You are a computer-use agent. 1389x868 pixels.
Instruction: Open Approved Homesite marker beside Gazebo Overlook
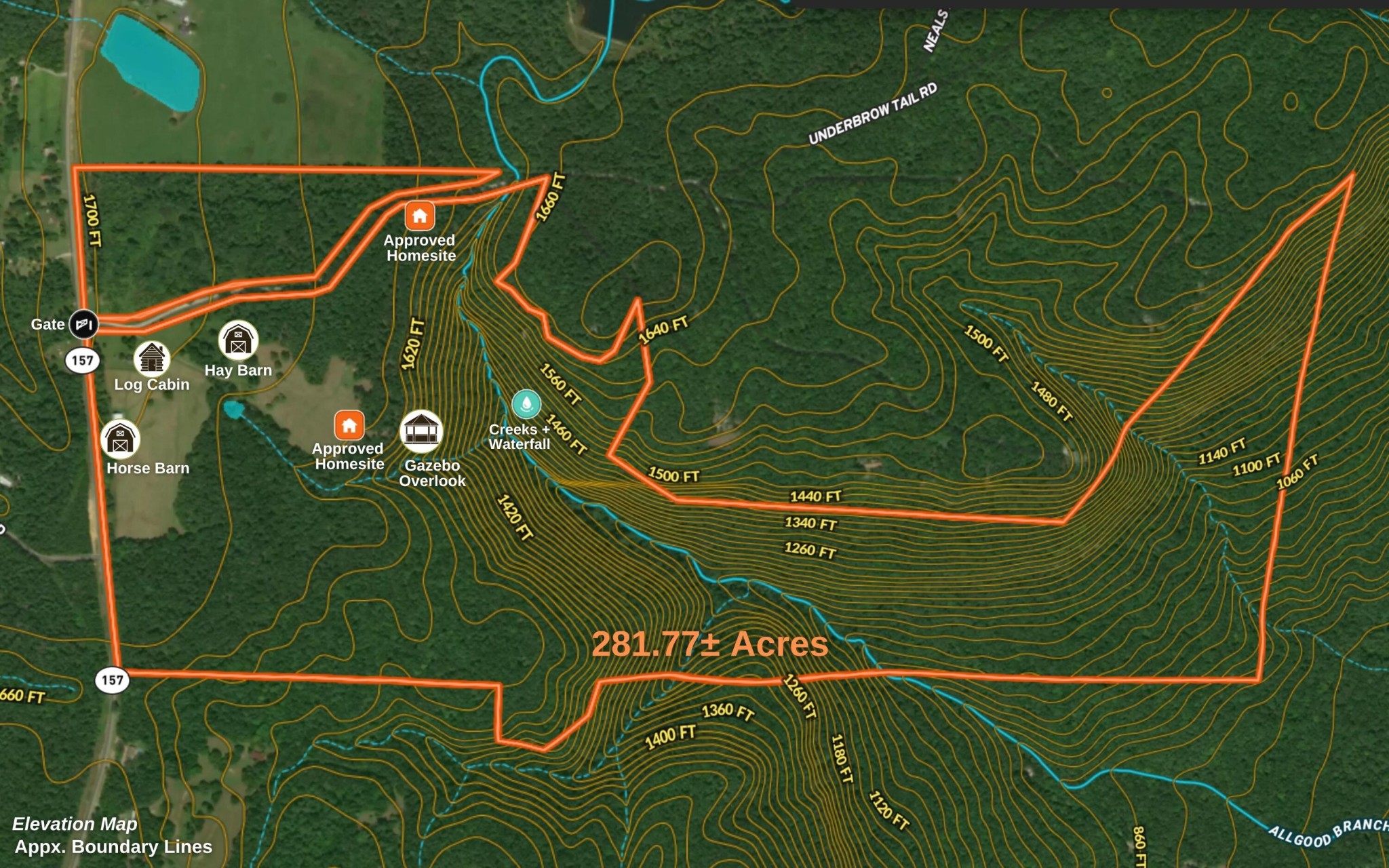coord(349,426)
